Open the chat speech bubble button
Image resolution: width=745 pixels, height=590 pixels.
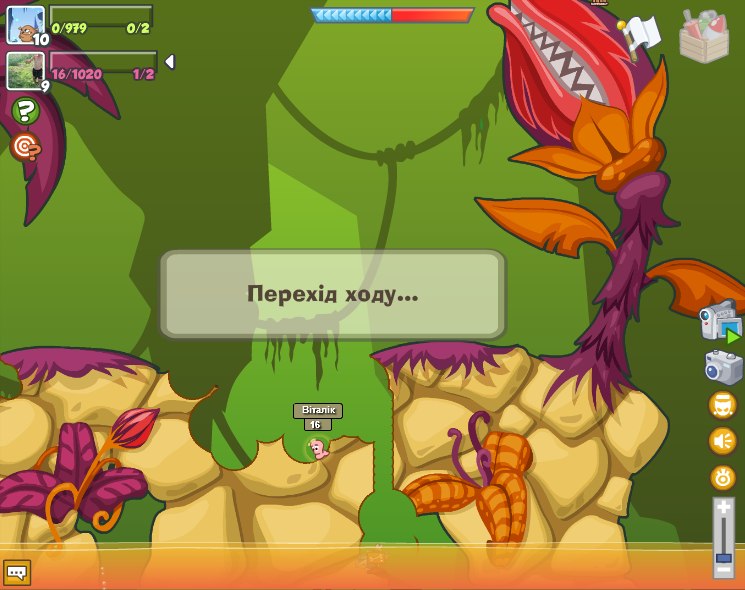click(x=17, y=572)
